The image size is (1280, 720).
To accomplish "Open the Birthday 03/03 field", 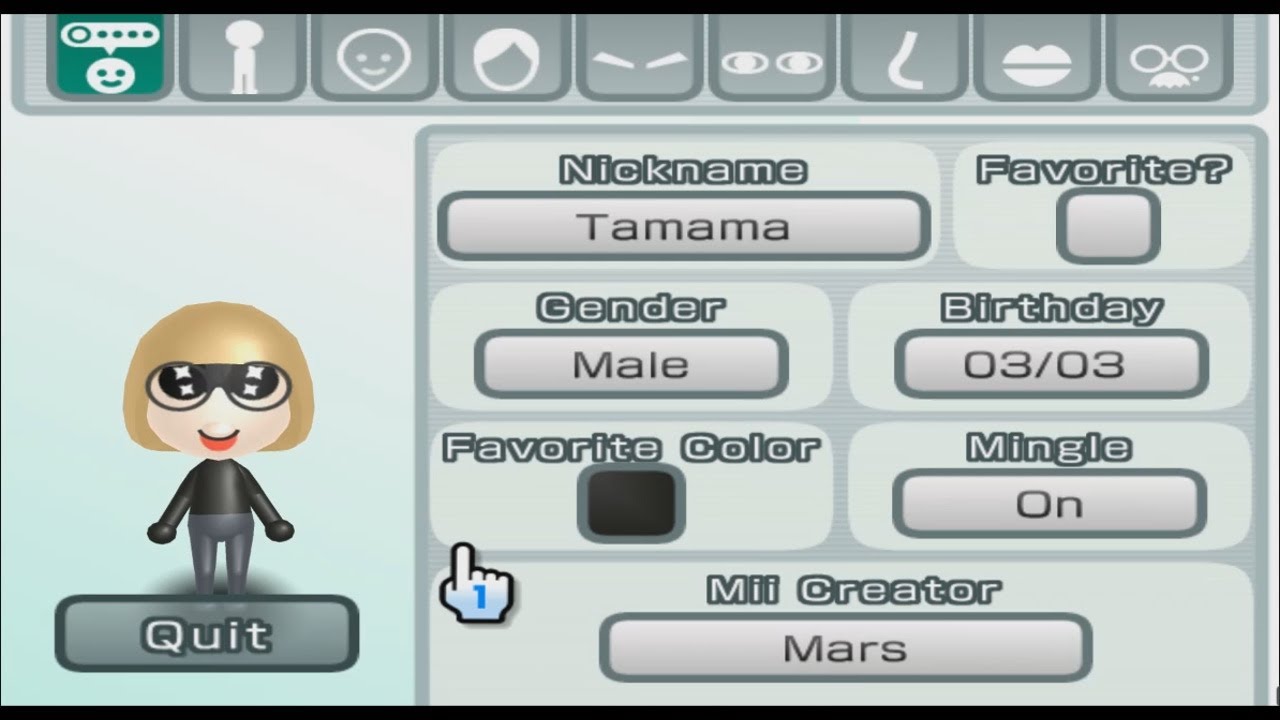I will point(1048,364).
